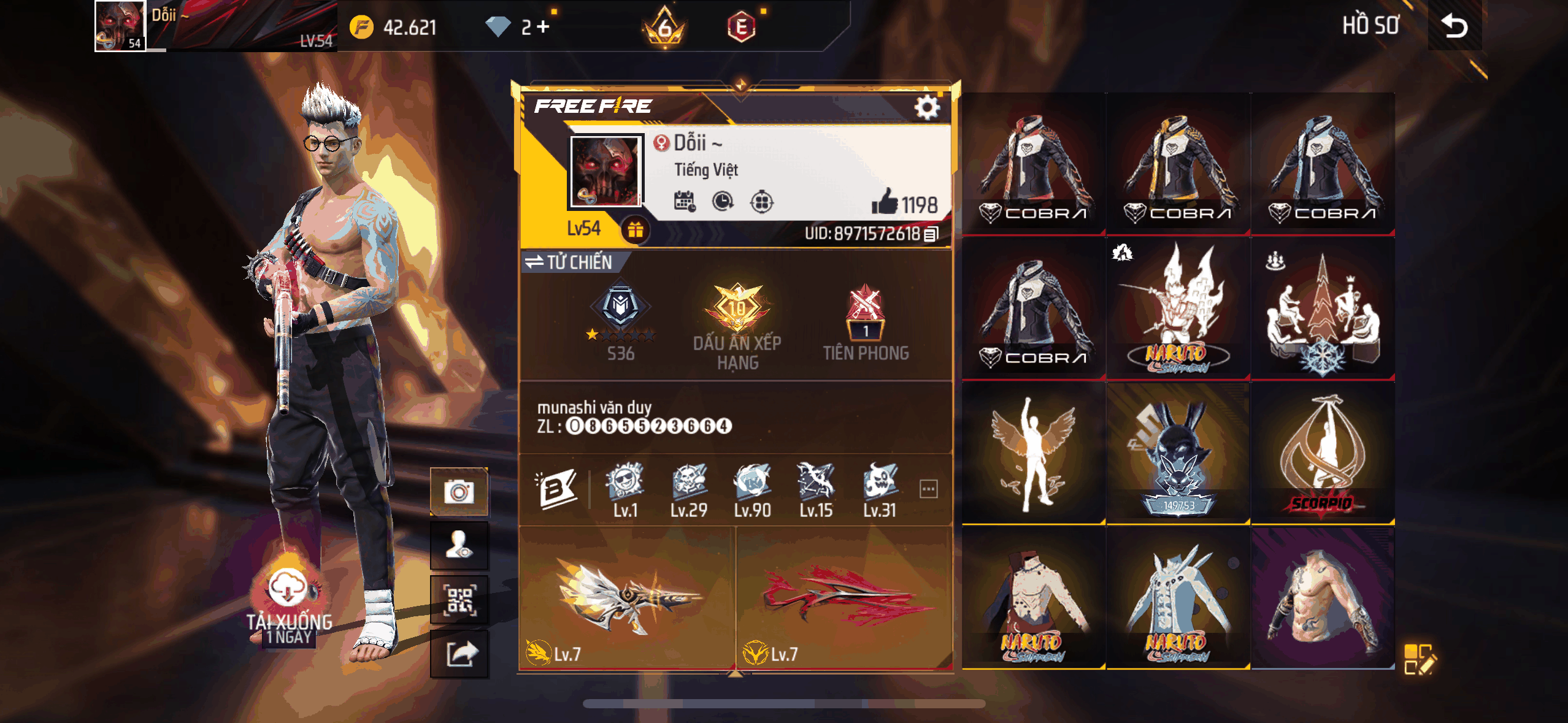Select the SCORPIO emote tile
The height and width of the screenshot is (723, 1568).
click(1323, 454)
